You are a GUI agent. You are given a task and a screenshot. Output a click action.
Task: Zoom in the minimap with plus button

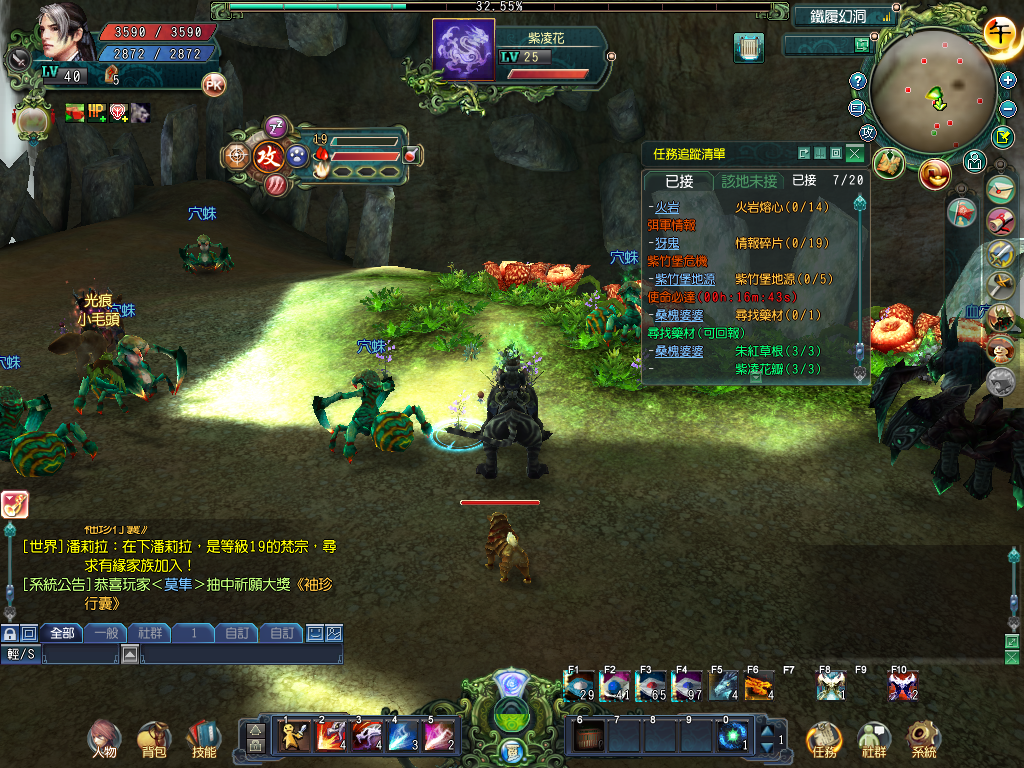tap(1007, 80)
